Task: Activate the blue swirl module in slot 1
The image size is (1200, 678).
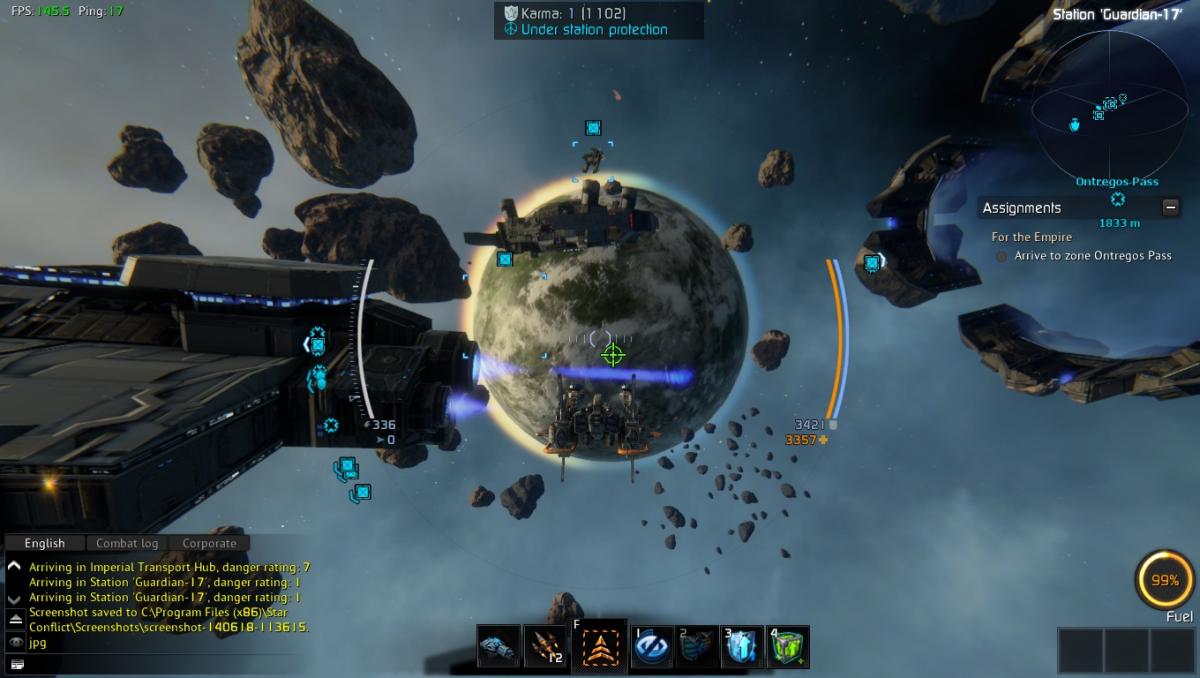Action: click(651, 647)
